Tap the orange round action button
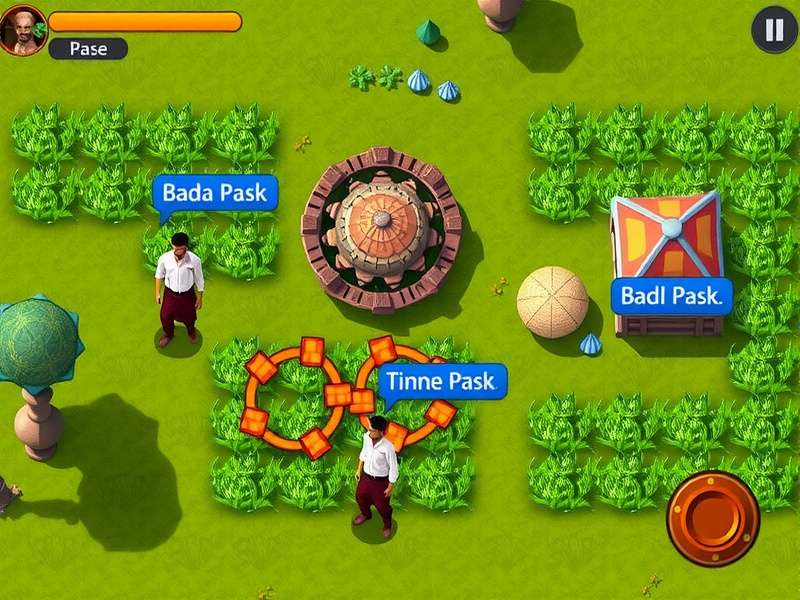The image size is (800, 600). (x=713, y=517)
